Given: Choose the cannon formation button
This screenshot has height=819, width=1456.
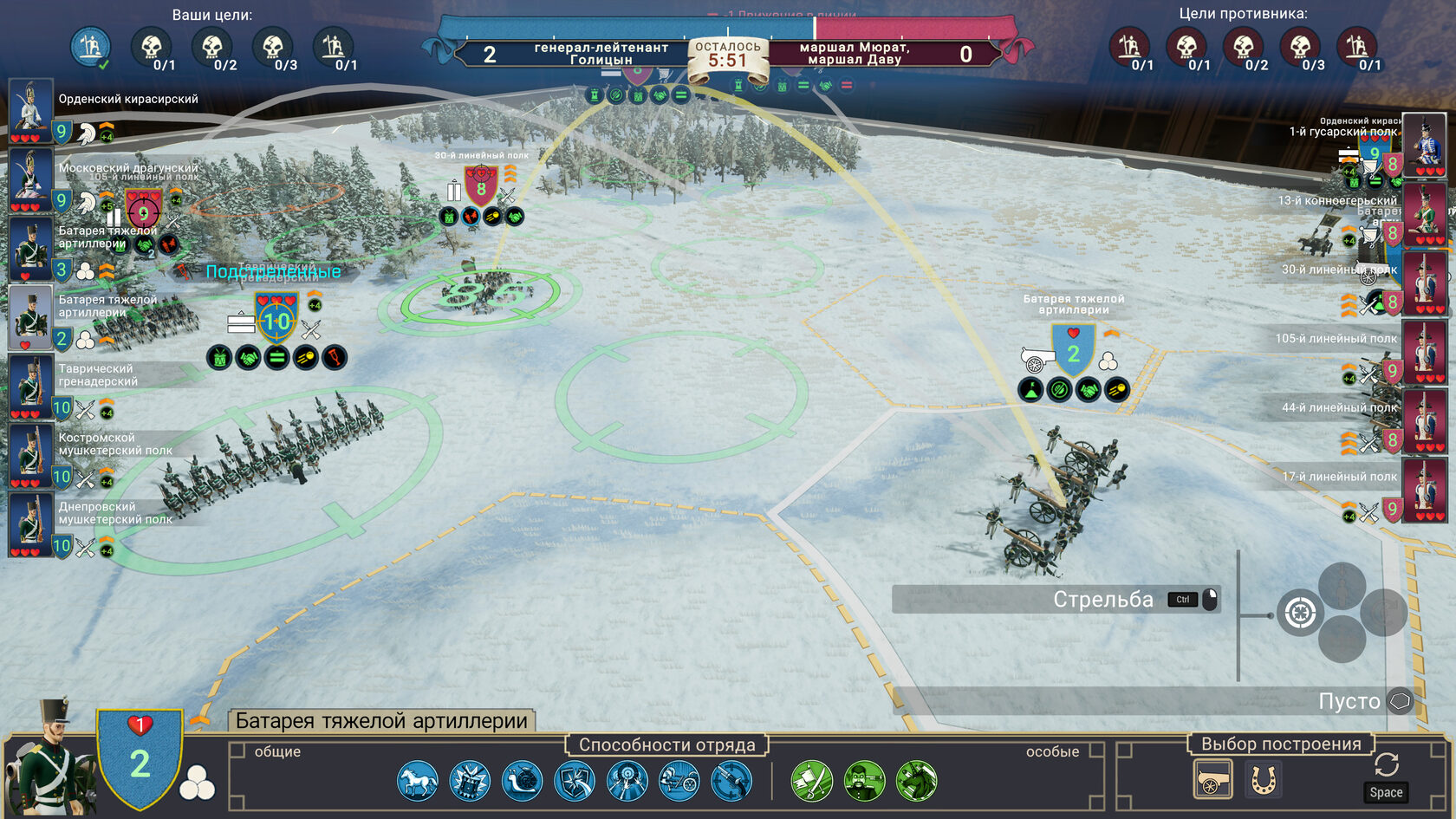Looking at the screenshot, I should coord(1212,779).
